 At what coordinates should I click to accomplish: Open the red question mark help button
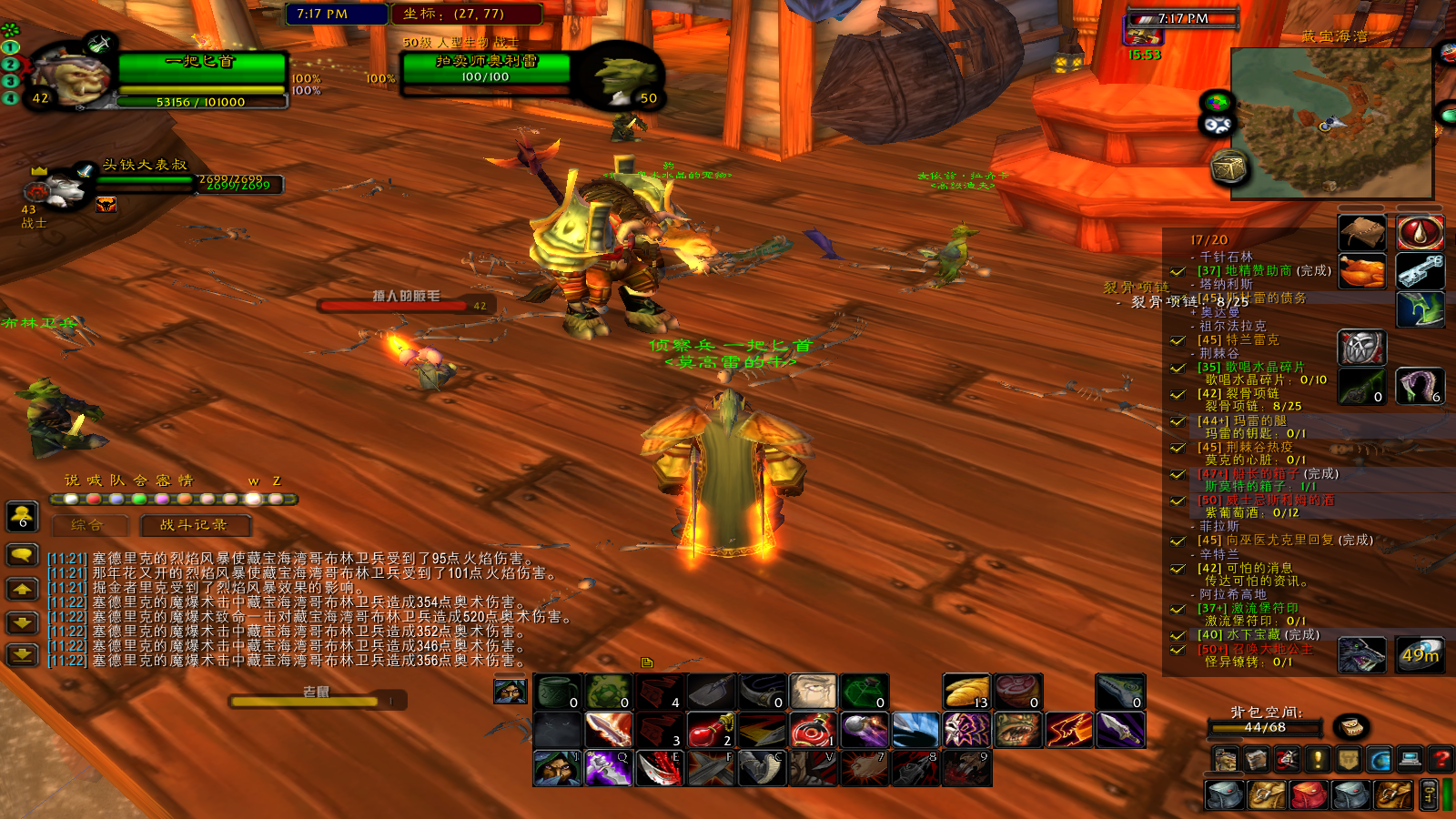tap(1441, 758)
